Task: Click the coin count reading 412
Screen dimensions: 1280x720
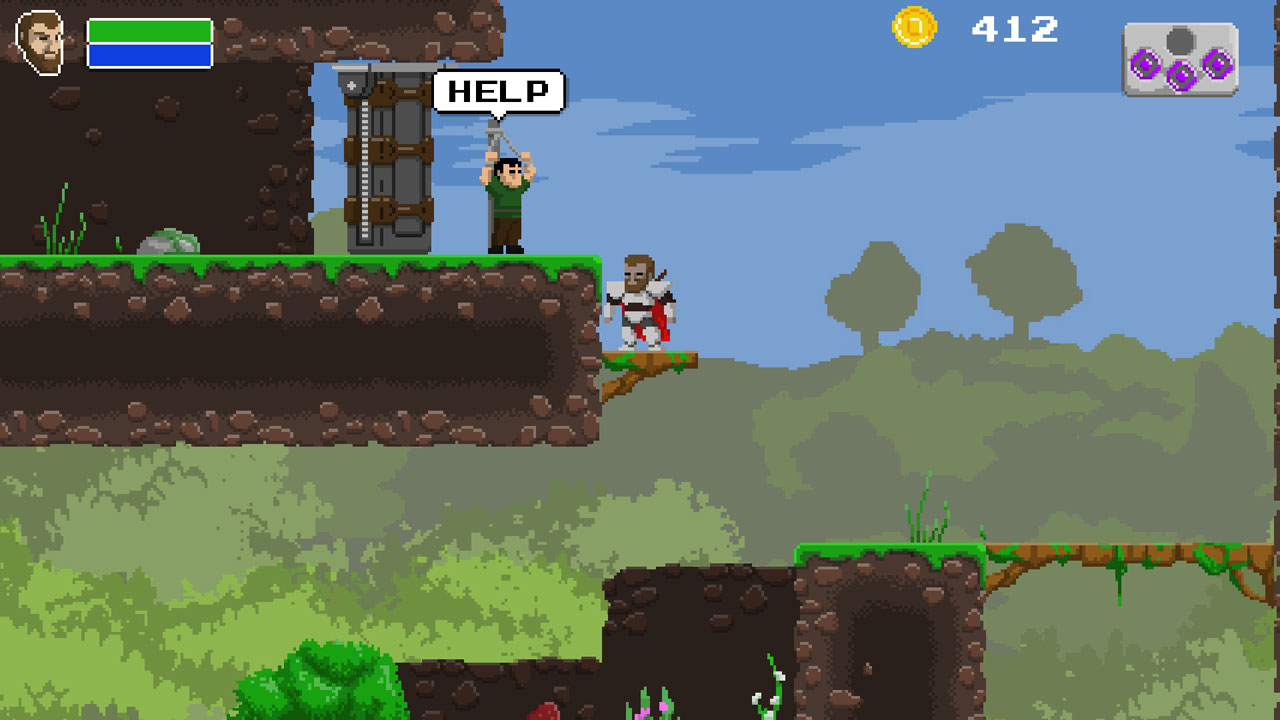Action: click(1017, 29)
